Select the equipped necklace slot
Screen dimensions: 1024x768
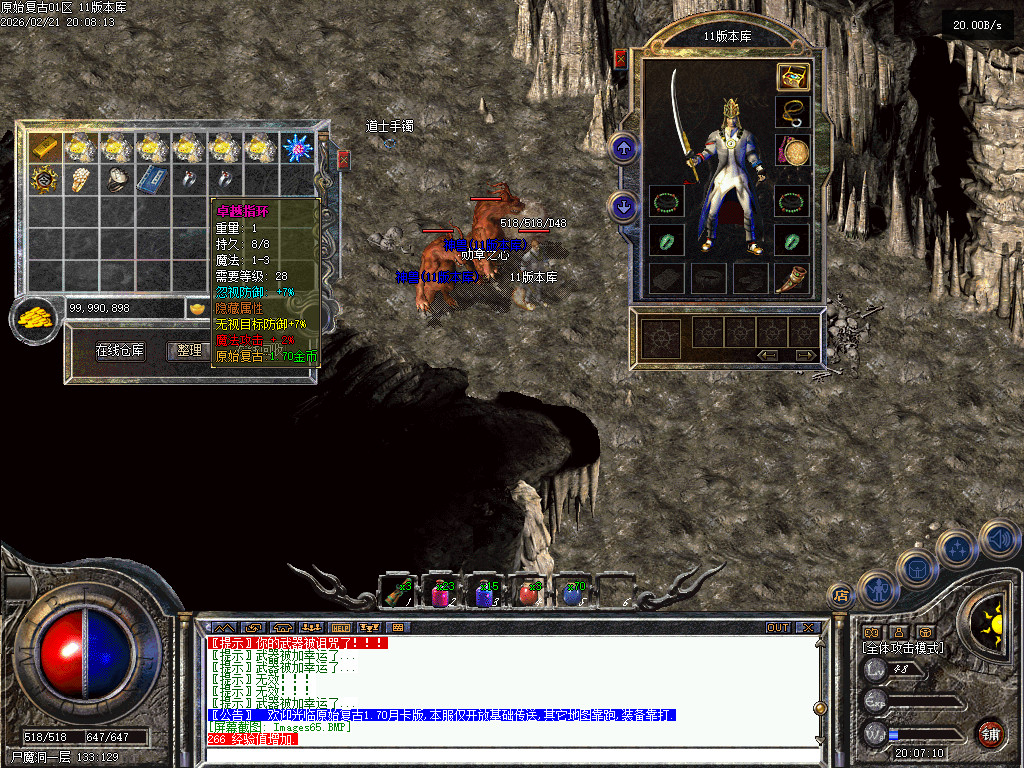[x=793, y=112]
